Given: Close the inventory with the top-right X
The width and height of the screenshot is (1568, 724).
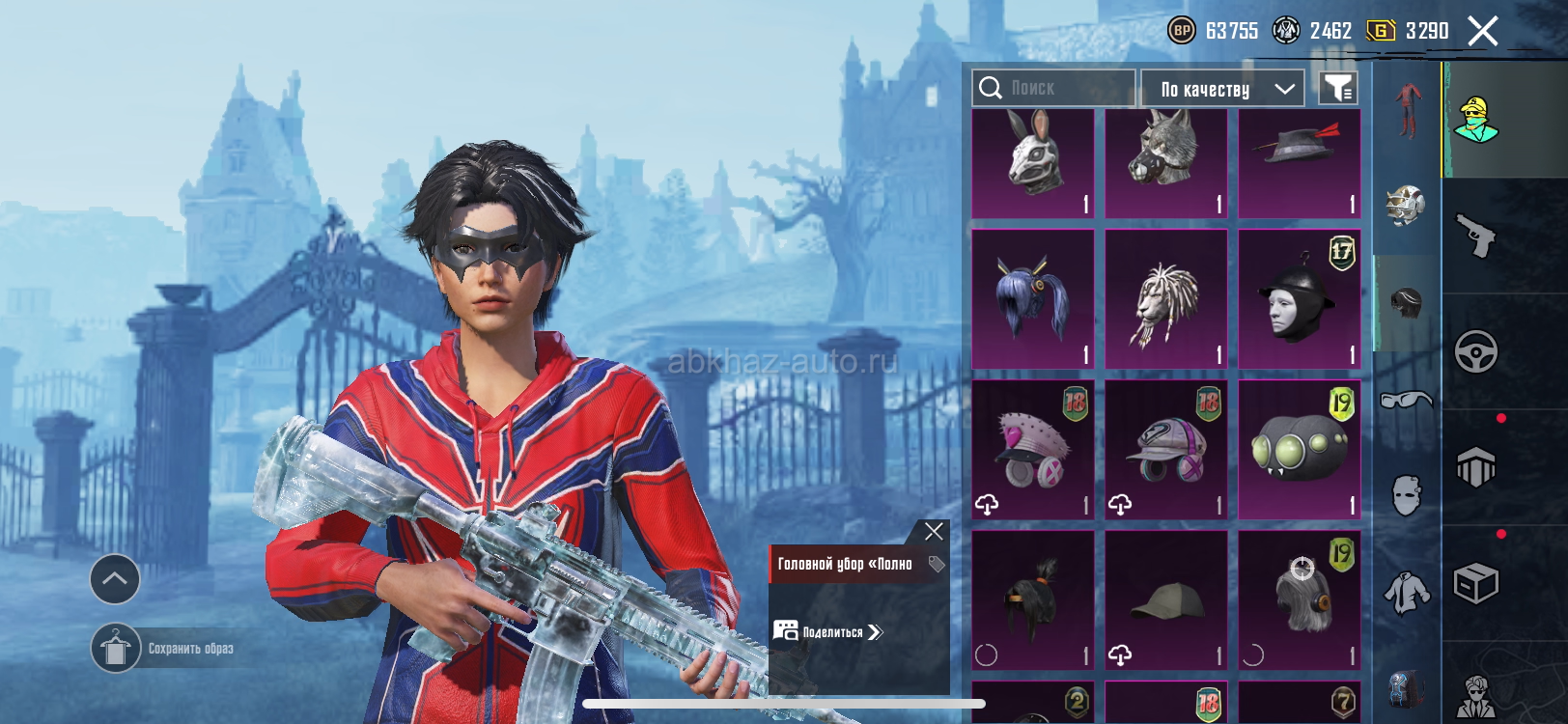Looking at the screenshot, I should click(x=1483, y=31).
